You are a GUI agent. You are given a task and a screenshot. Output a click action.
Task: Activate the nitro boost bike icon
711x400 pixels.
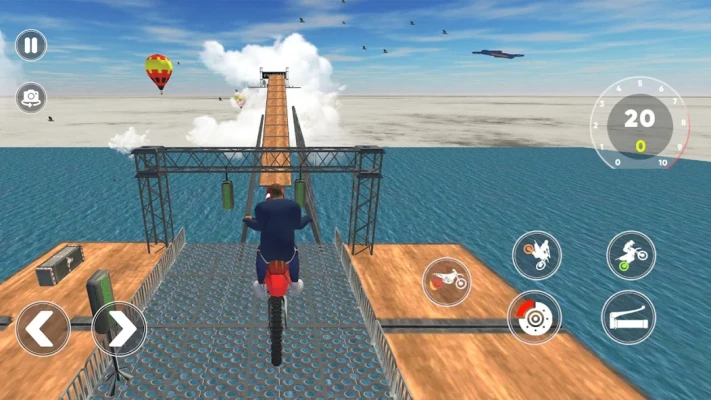point(447,281)
